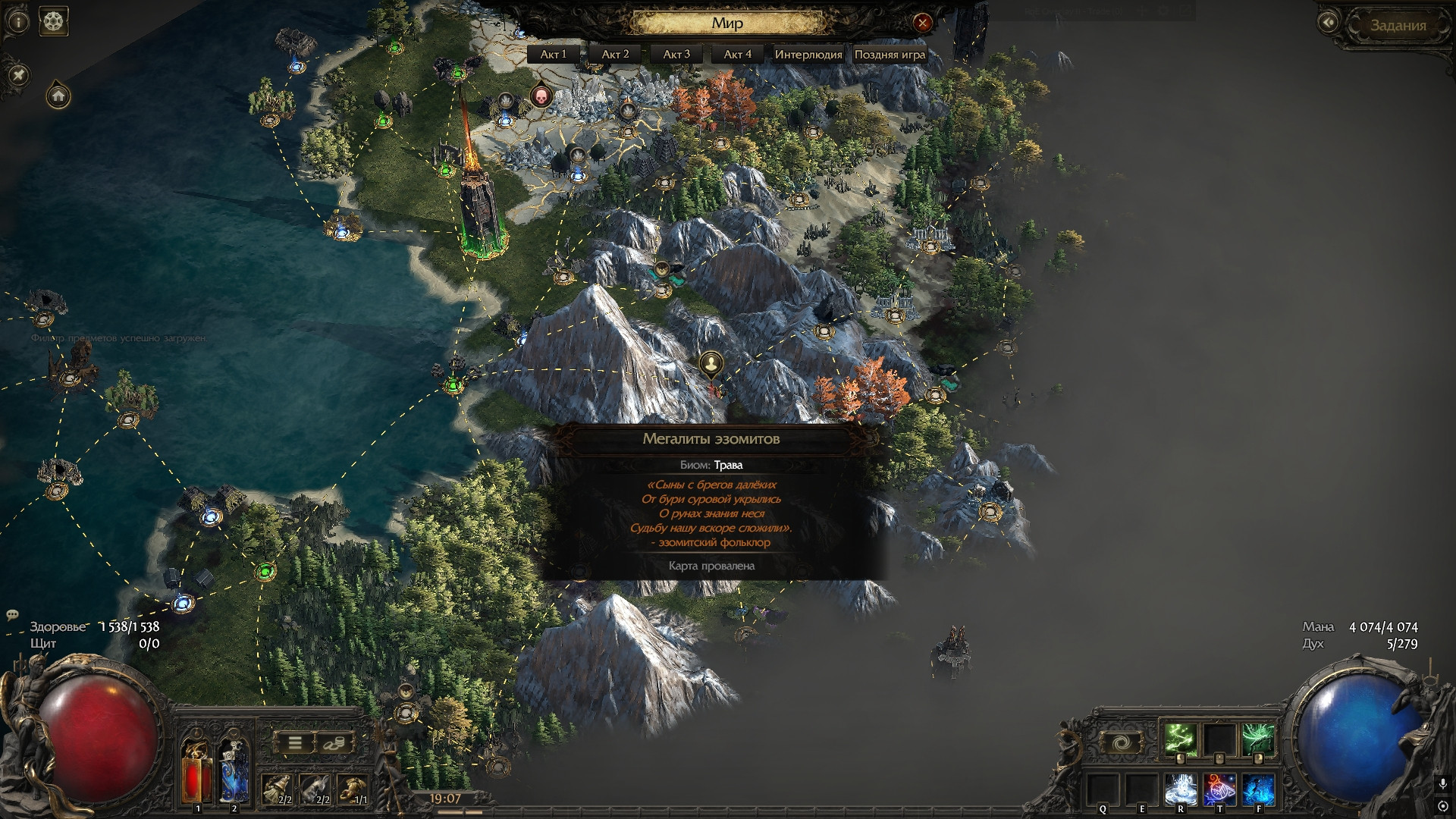Screen dimensions: 1456x819
Task: Open the Задания quest panel
Action: [1398, 25]
